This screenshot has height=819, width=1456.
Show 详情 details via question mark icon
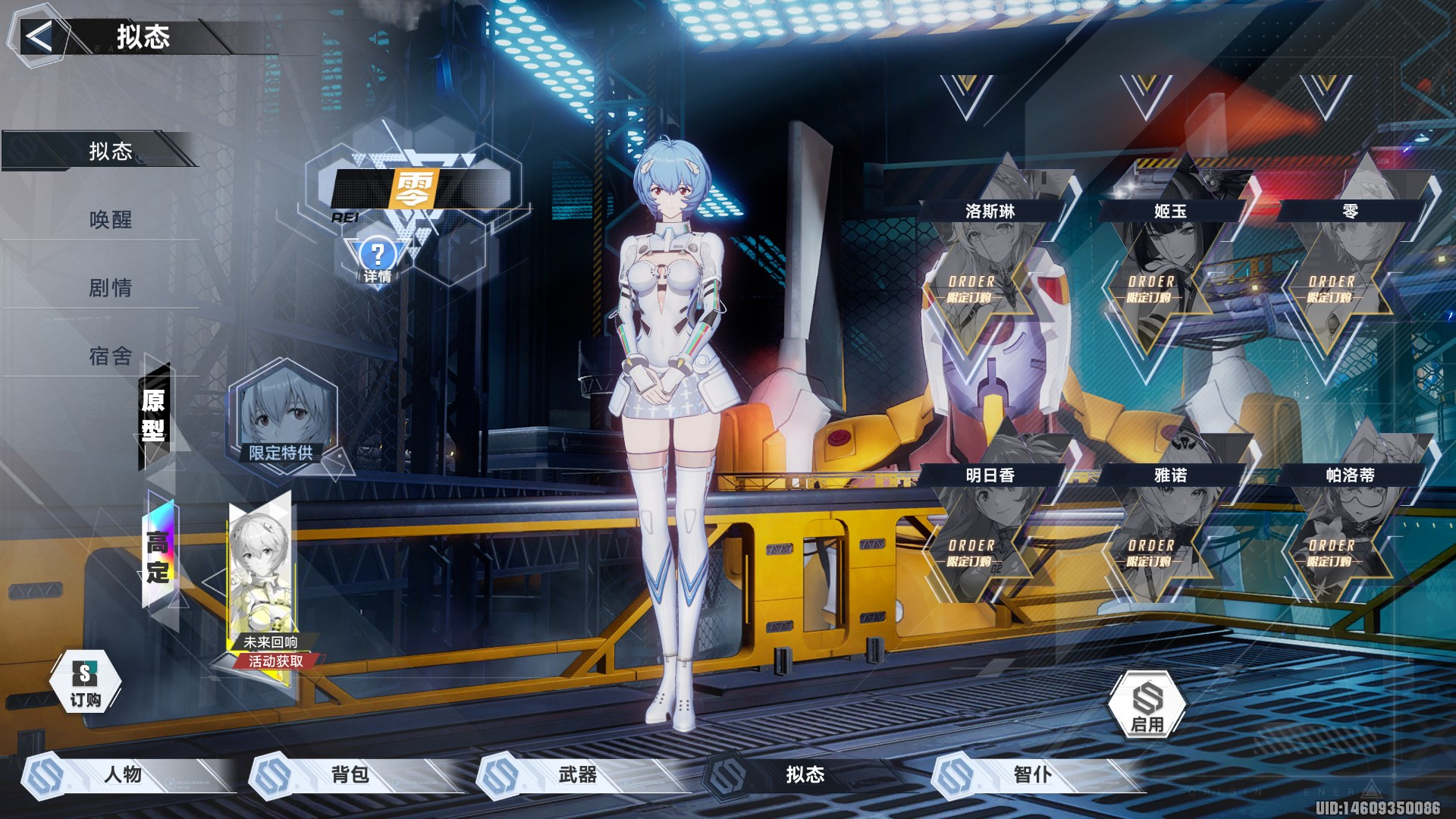point(377,260)
